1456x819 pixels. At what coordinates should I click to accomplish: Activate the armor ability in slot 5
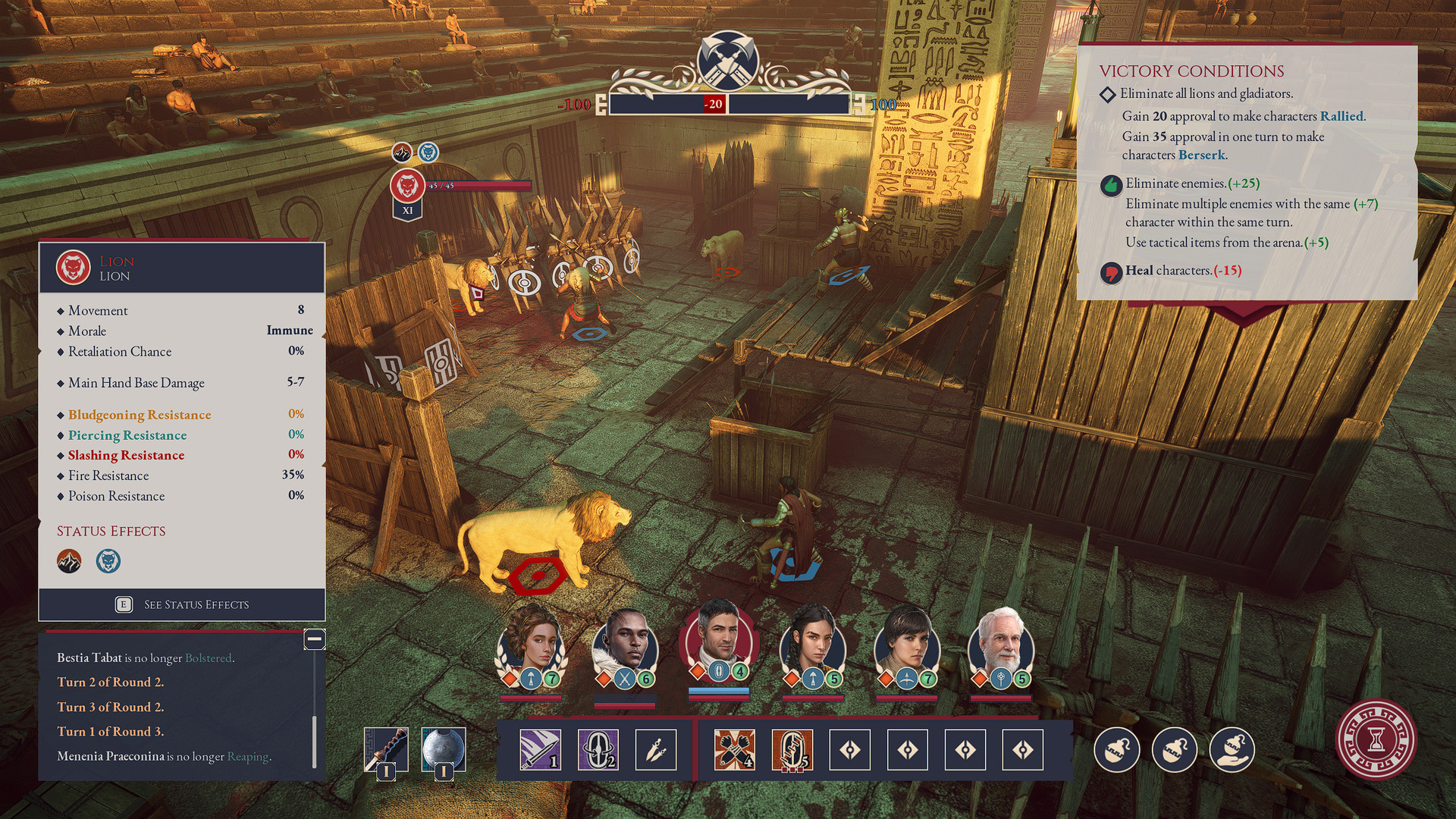tap(791, 750)
